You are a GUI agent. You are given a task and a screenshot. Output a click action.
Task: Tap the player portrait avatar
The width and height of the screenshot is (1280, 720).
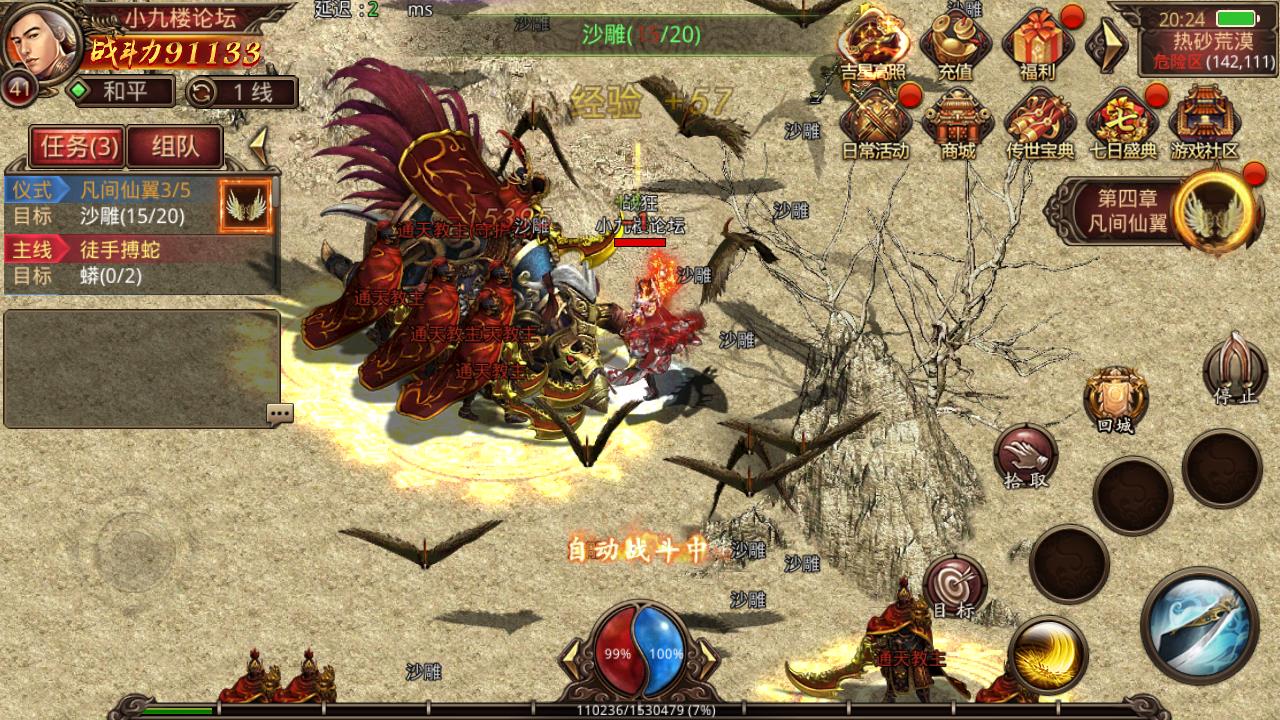[40, 42]
